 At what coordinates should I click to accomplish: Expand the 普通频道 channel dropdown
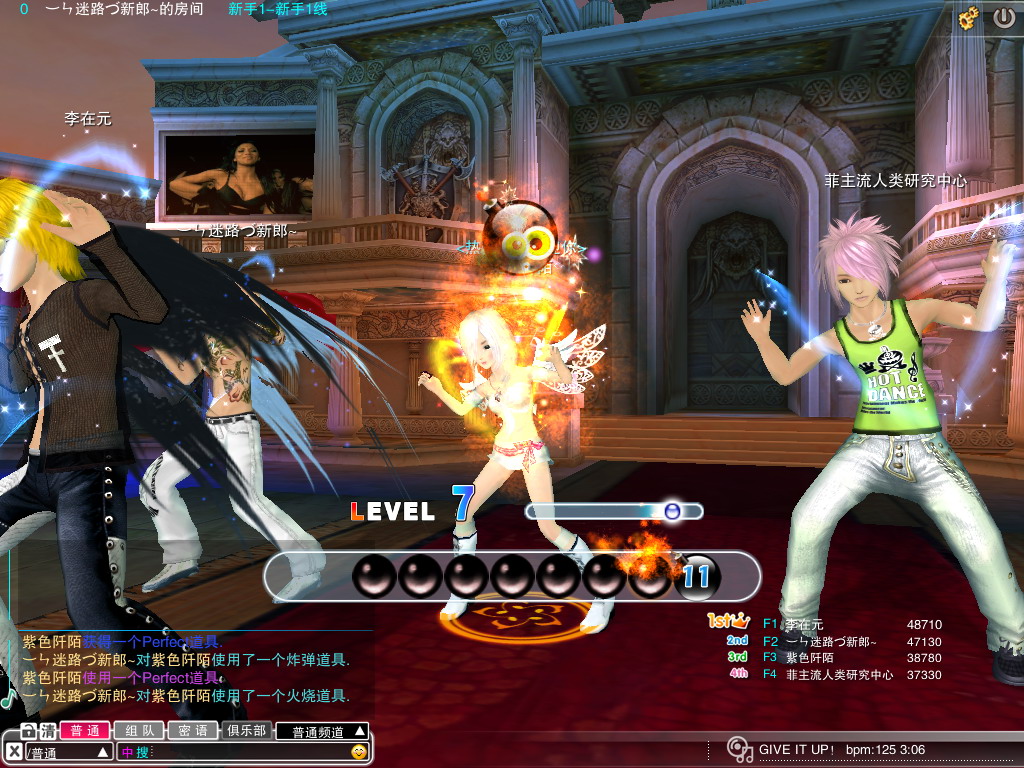pyautogui.click(x=322, y=731)
